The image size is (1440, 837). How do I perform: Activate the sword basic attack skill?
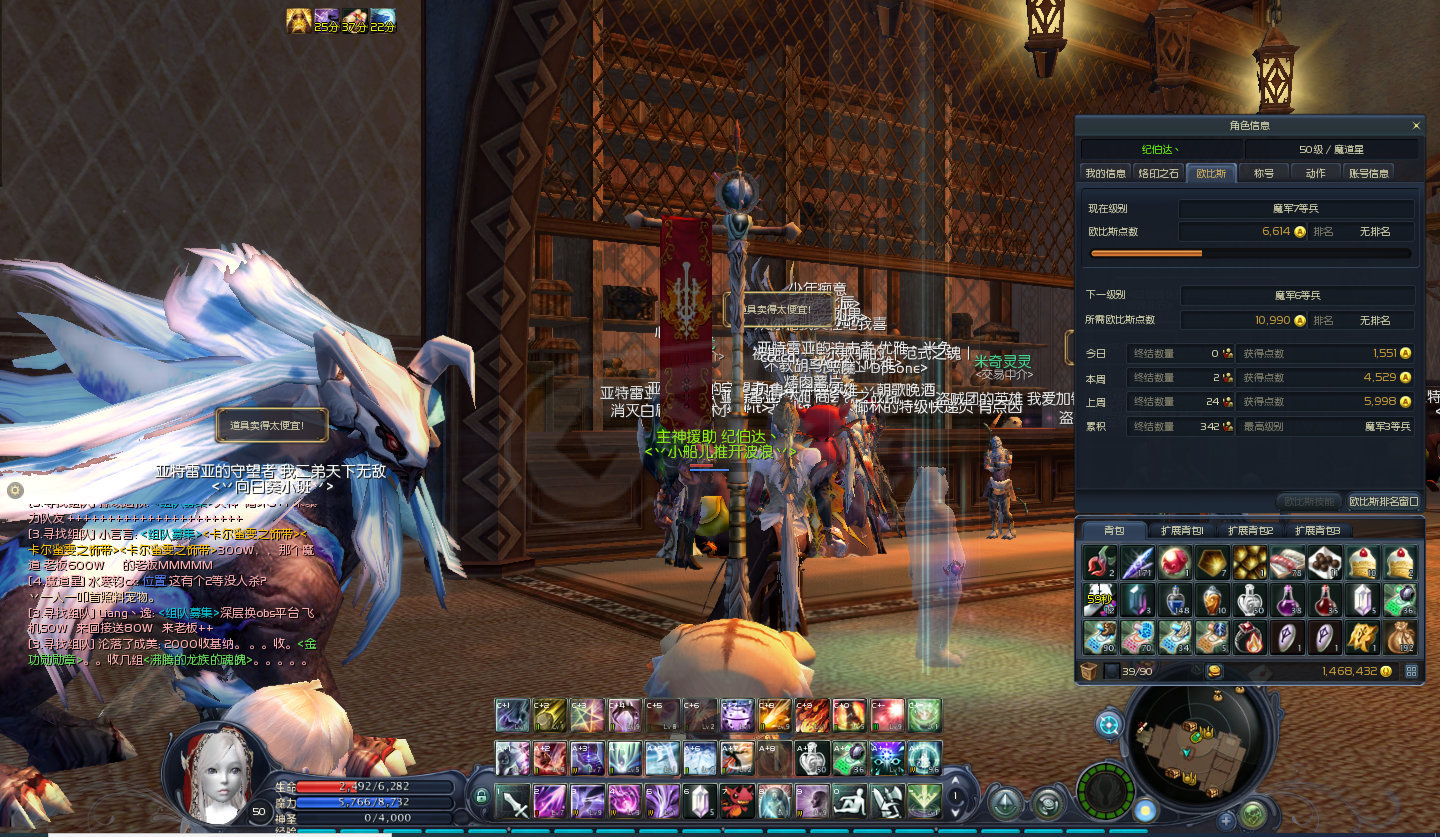(514, 801)
